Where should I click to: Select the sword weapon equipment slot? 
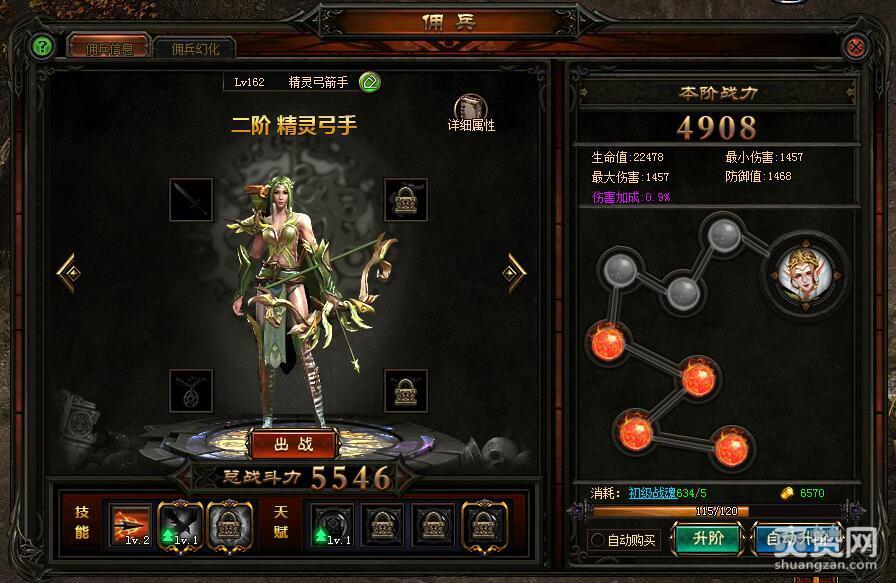190,199
